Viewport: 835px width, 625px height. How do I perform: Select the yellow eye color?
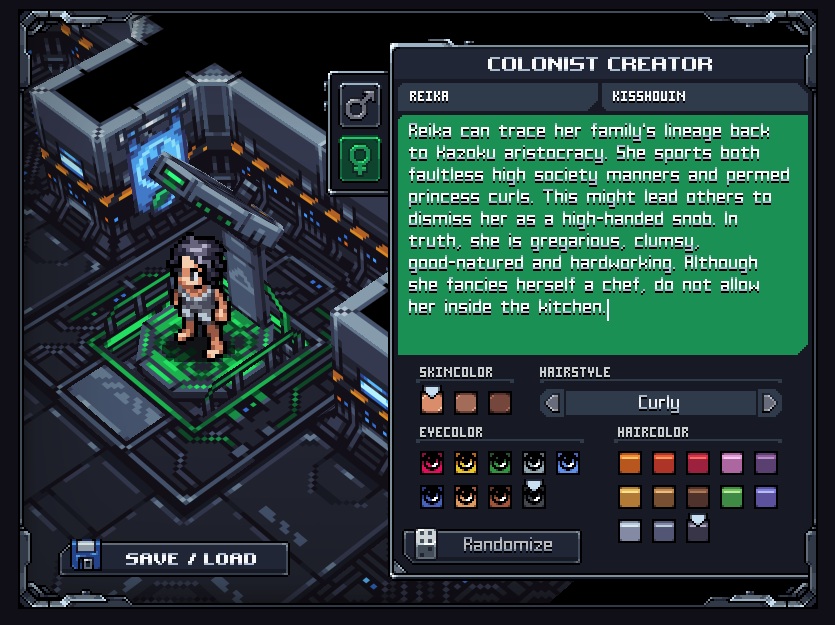pos(465,463)
